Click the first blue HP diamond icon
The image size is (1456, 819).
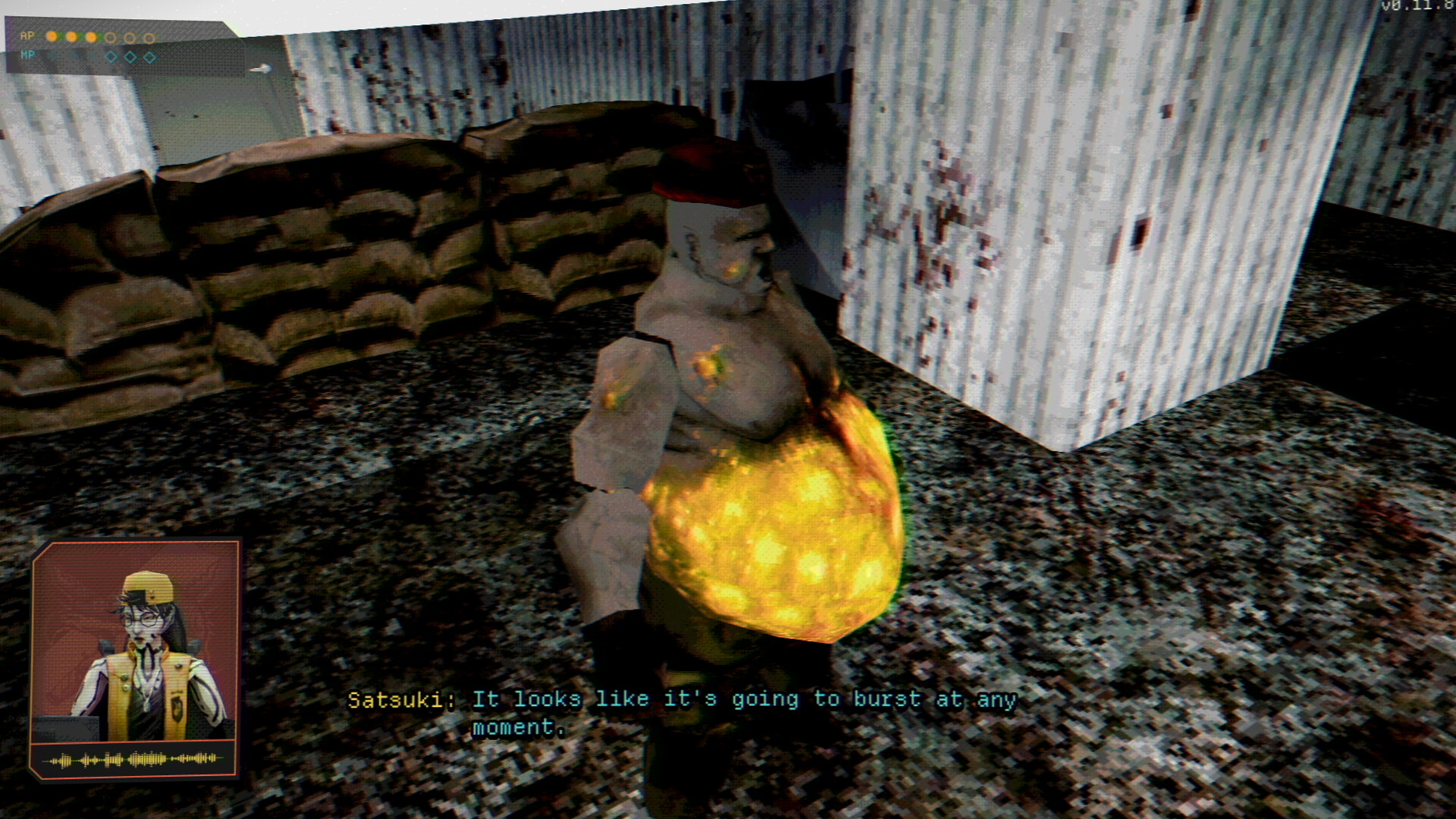click(111, 57)
